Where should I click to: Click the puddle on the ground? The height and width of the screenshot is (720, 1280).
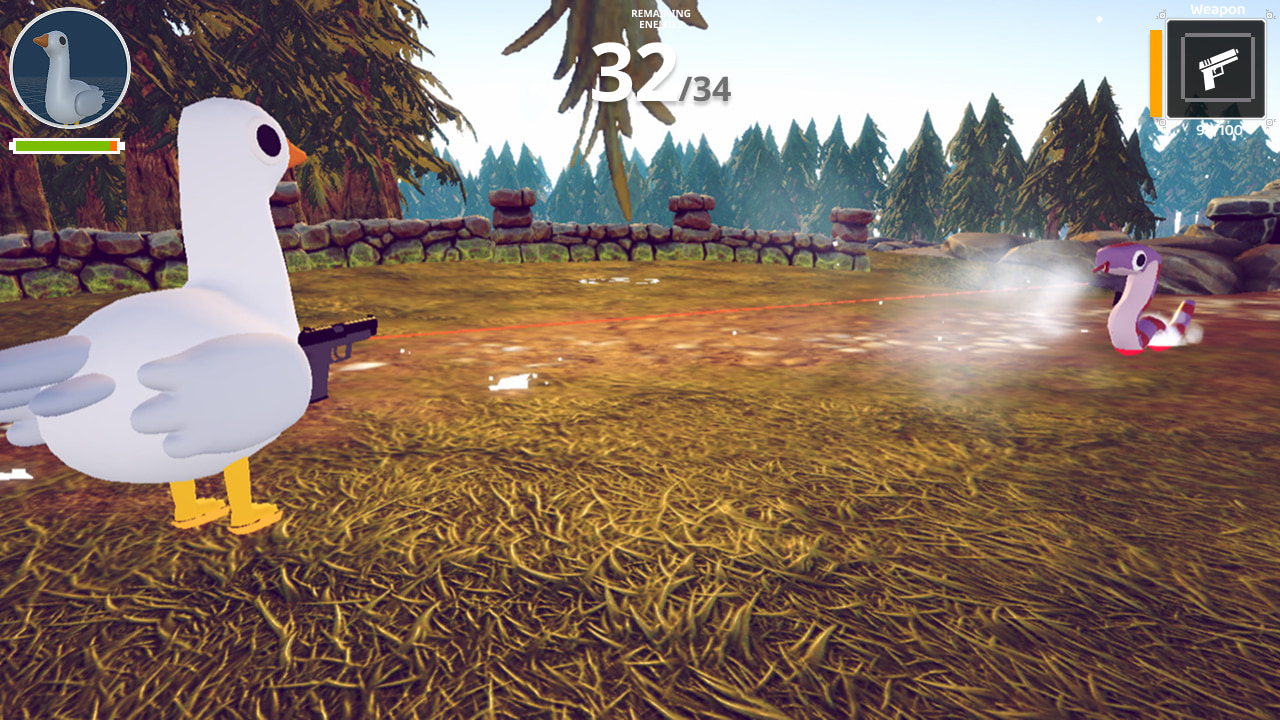(510, 383)
